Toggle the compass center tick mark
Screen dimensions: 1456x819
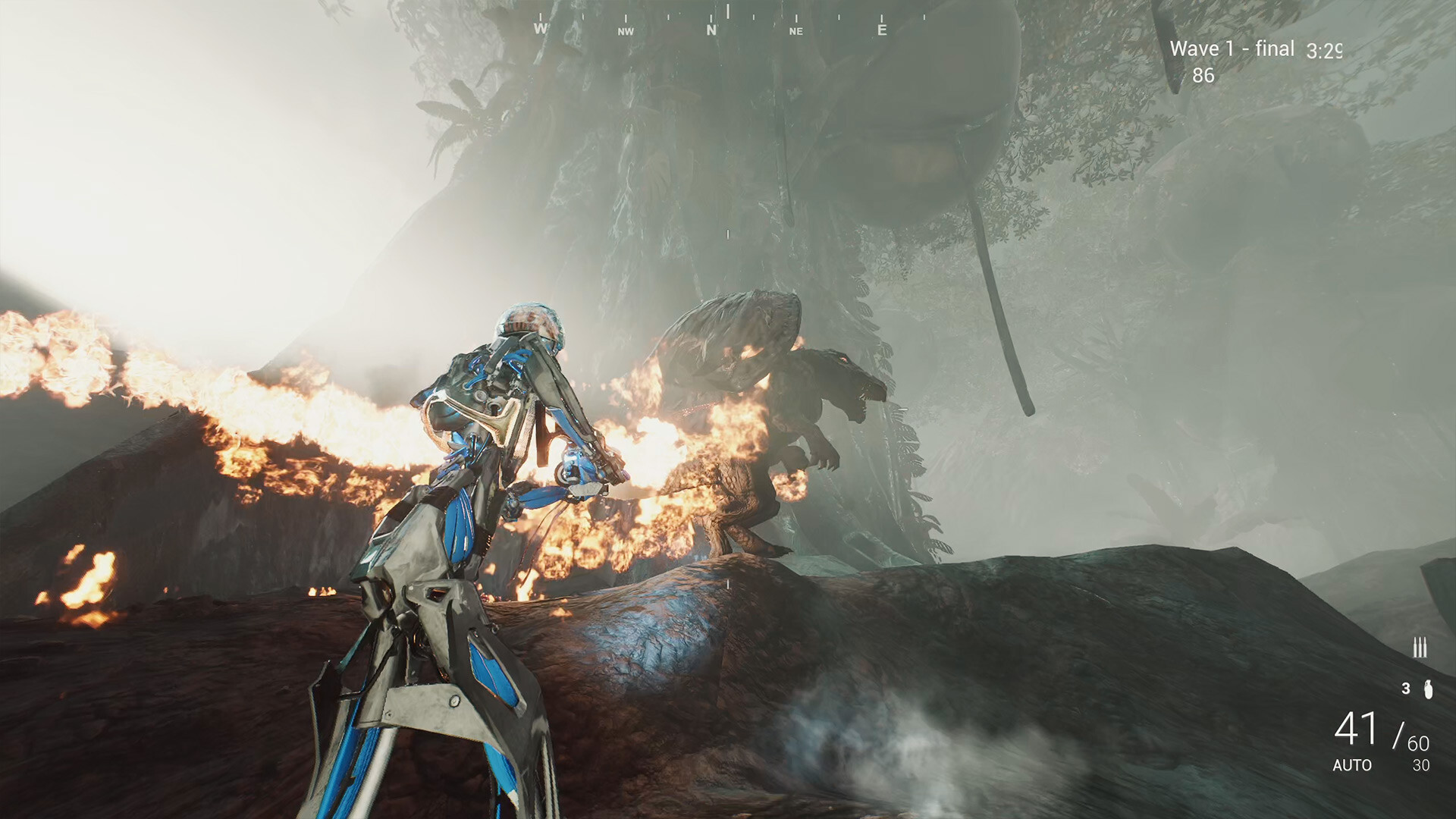click(x=727, y=14)
